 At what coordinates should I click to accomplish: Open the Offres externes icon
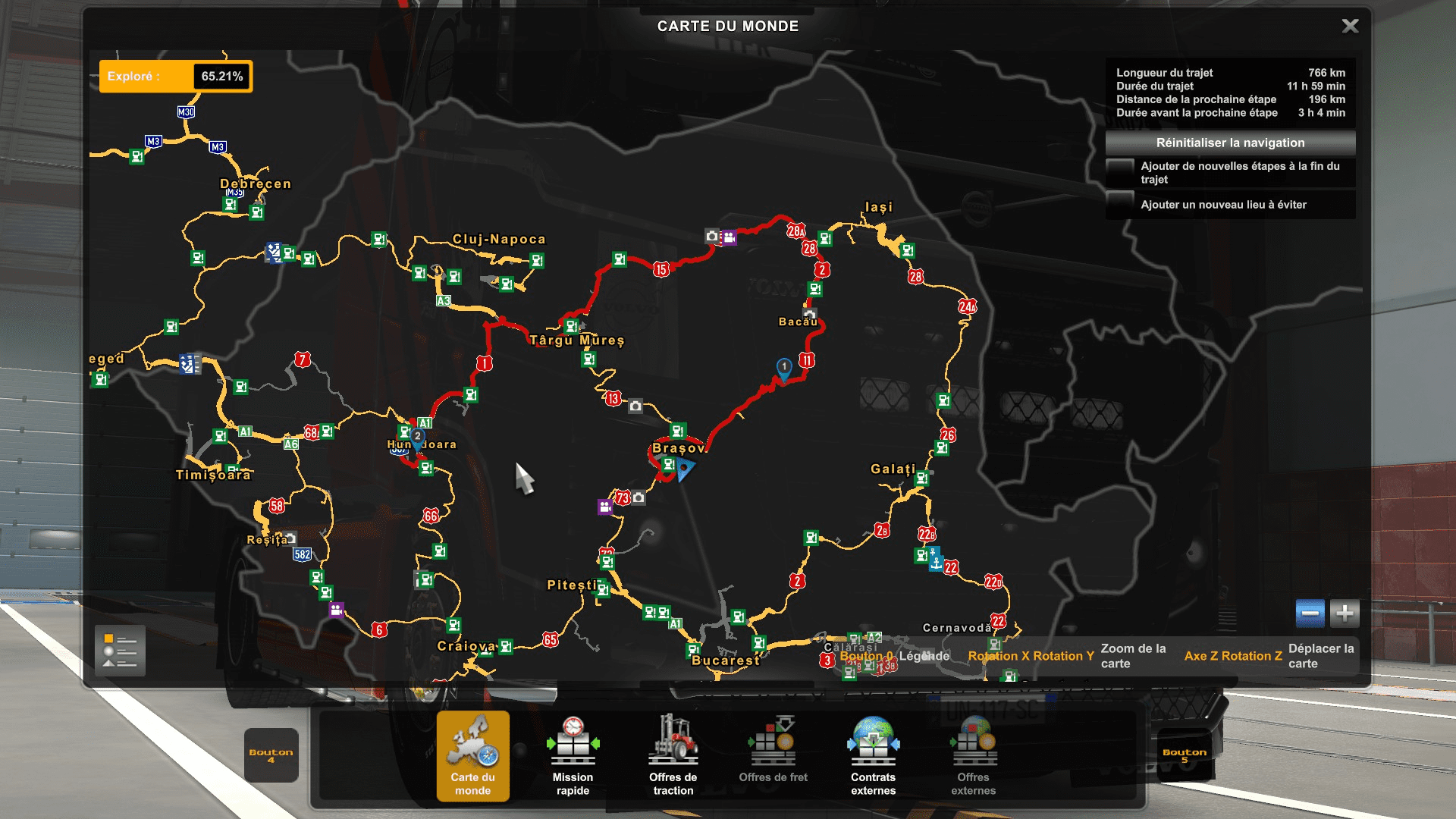pyautogui.click(x=974, y=756)
